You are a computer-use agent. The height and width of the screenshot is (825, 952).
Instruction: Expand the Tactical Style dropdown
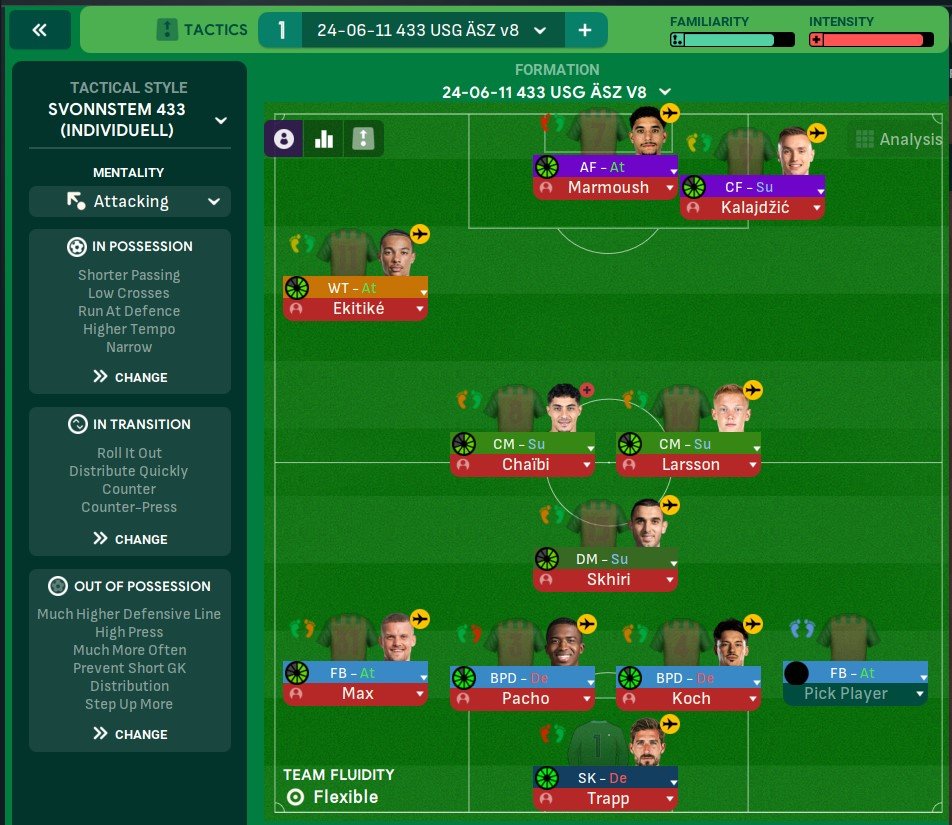[220, 120]
